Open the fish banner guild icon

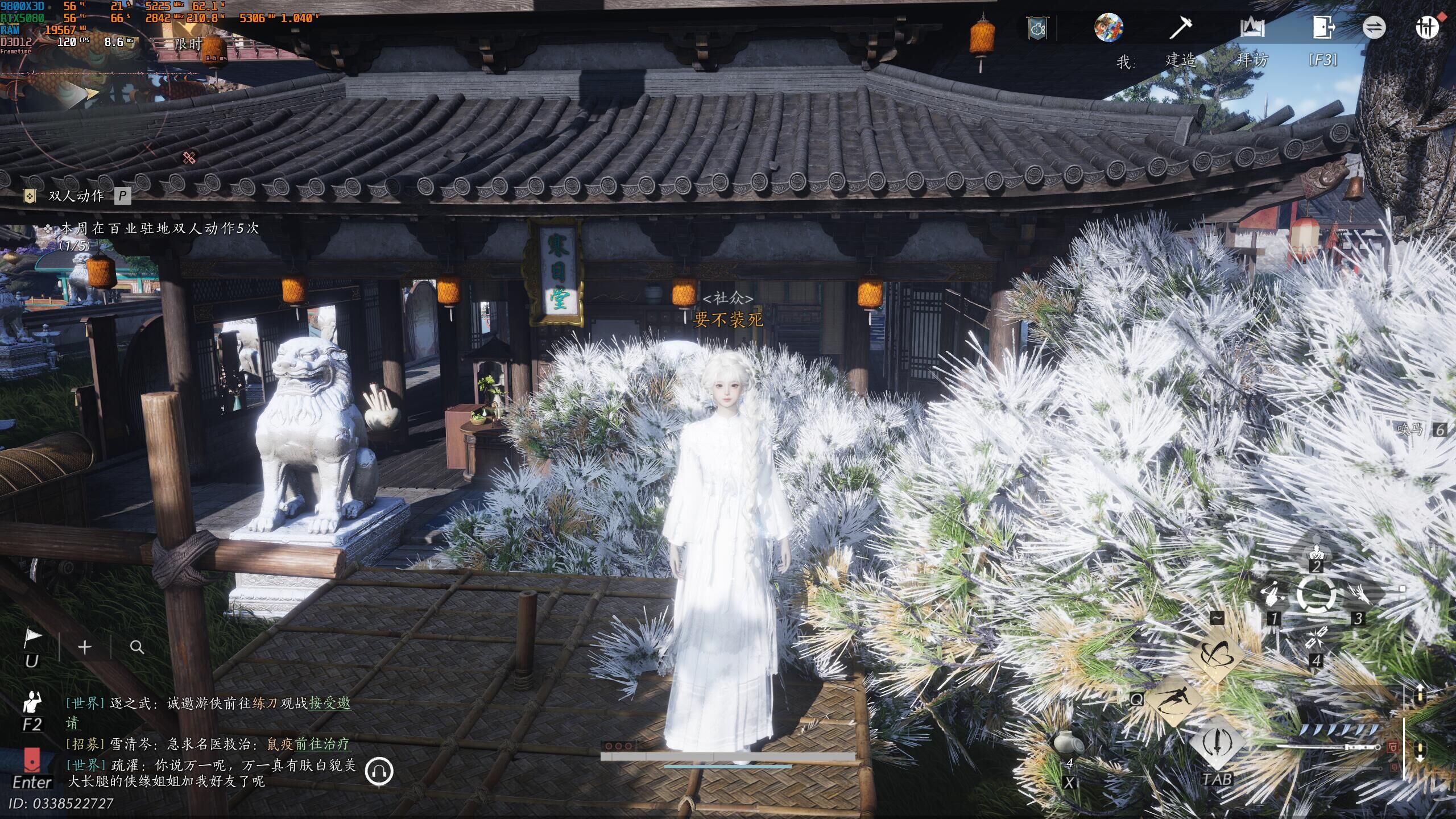[1037, 28]
